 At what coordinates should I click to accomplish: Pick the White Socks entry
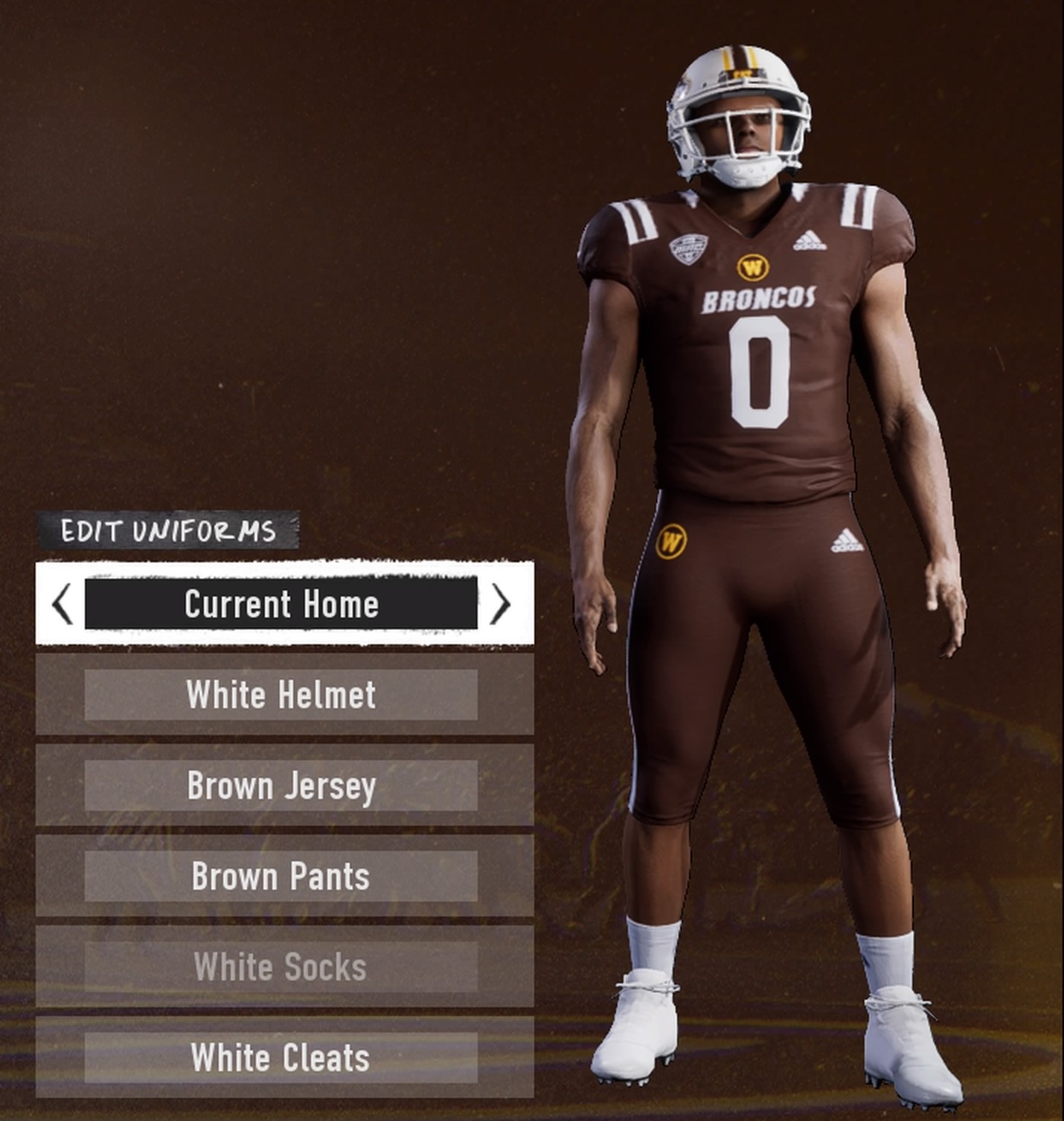coord(281,967)
